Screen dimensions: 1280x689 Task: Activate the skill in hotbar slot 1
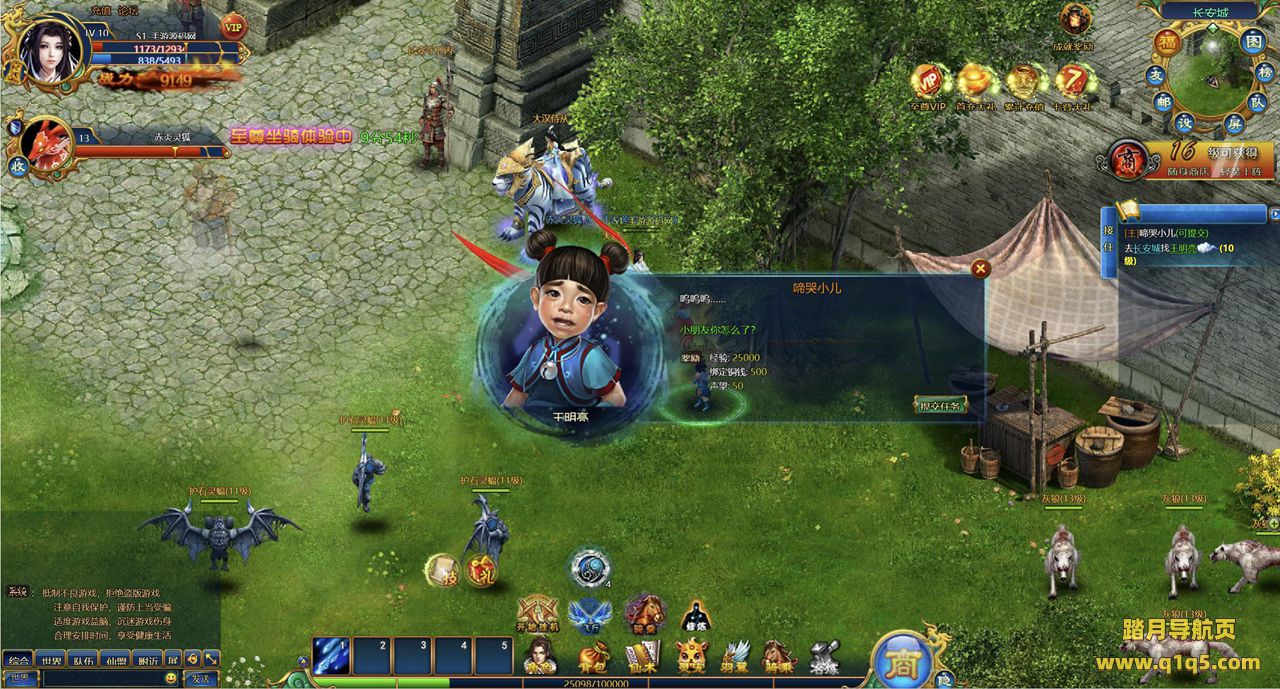coord(331,656)
